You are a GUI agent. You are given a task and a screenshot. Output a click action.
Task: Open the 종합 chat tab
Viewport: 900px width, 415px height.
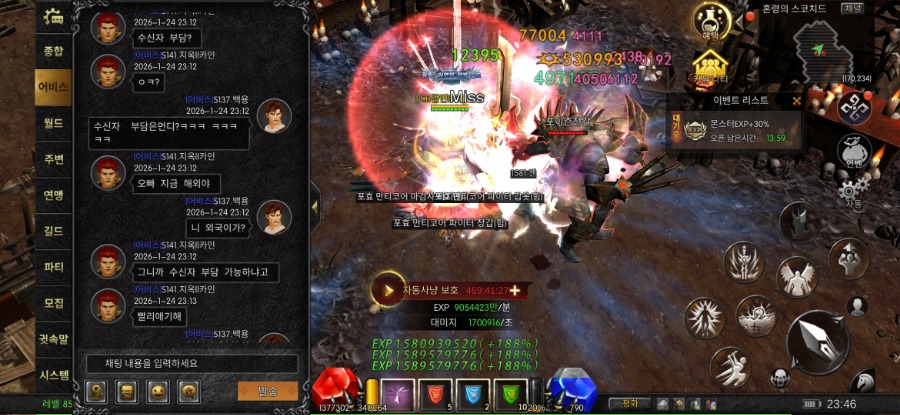tap(53, 50)
